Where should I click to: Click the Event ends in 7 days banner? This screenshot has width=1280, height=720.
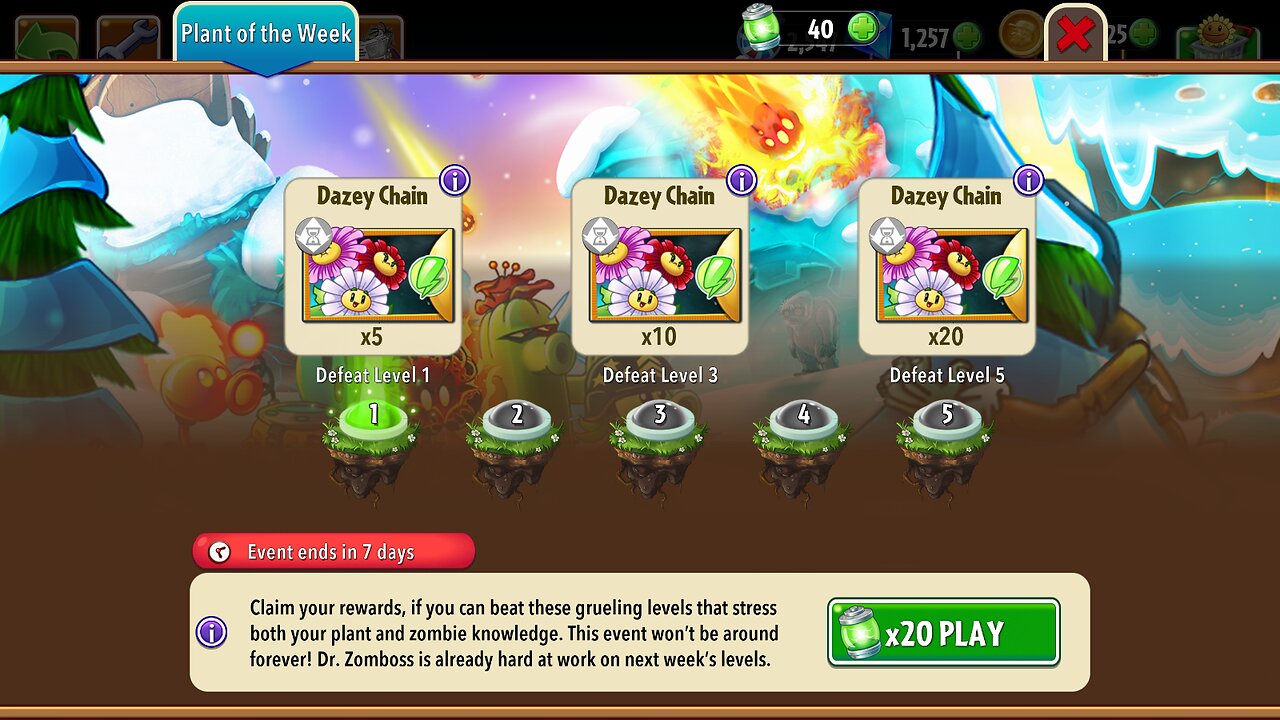coord(333,551)
